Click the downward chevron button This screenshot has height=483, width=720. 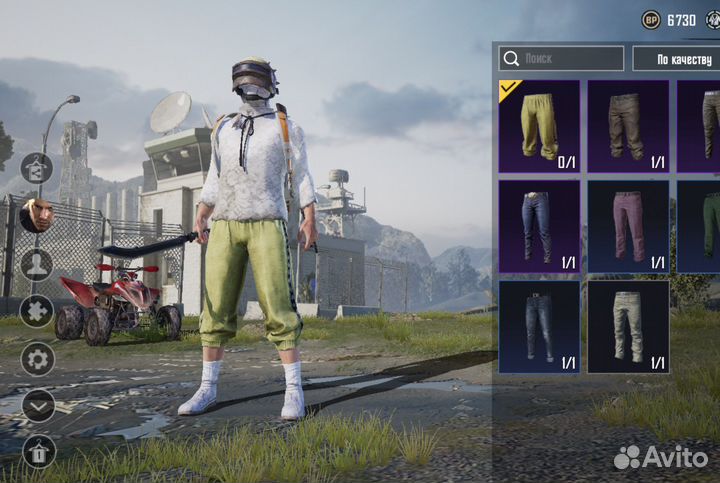click(x=37, y=405)
